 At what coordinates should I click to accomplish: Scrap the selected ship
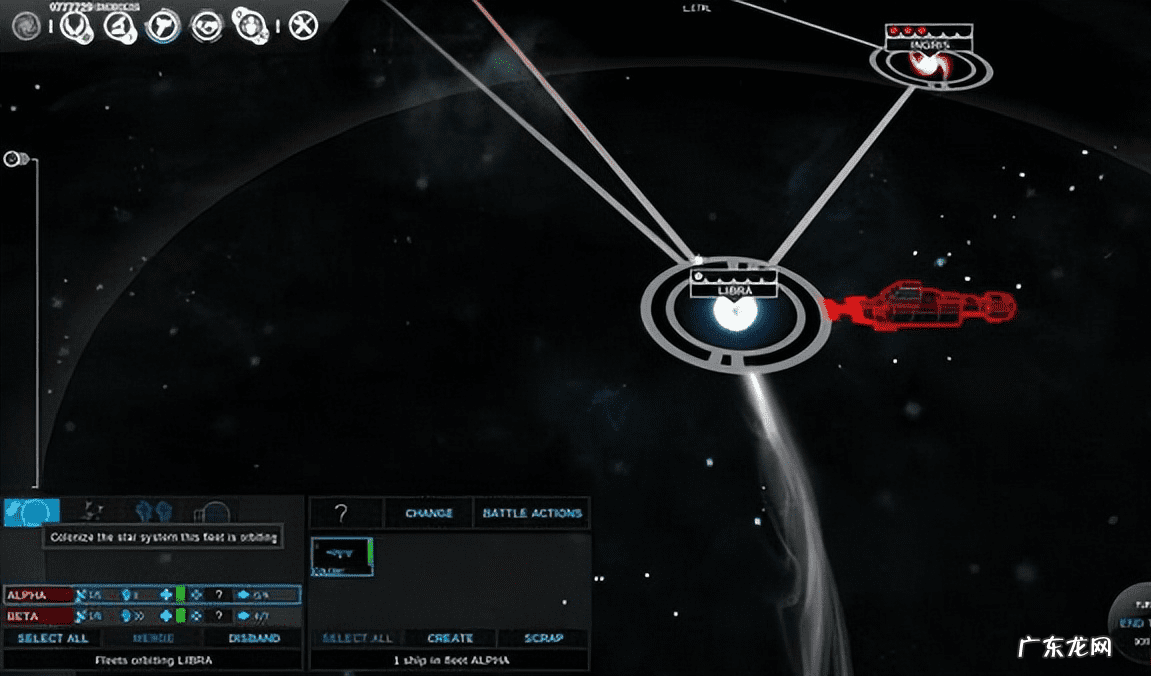pos(543,638)
